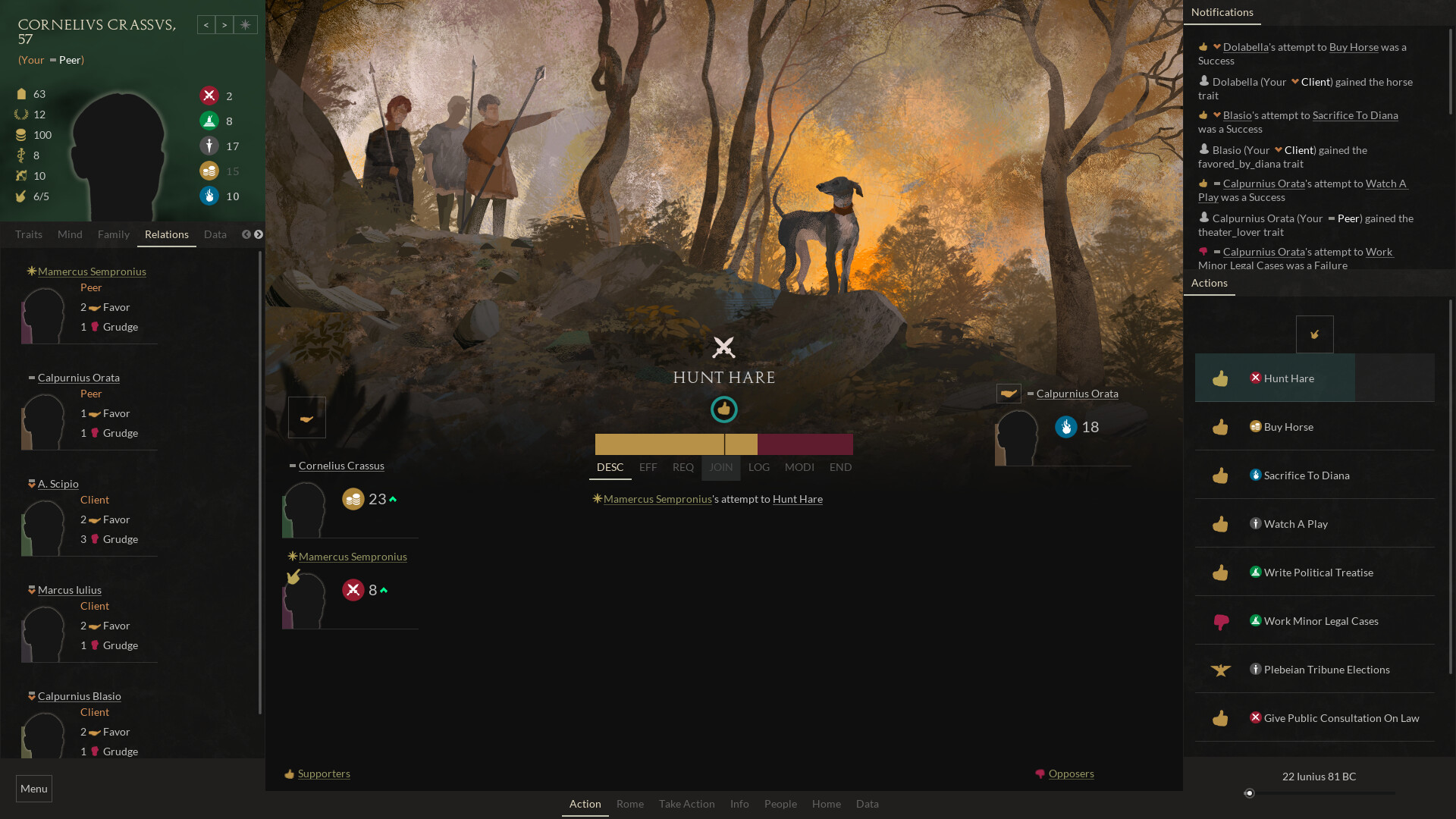Toggle your approval with the green thumbs-up circle
The height and width of the screenshot is (819, 1456).
[724, 409]
